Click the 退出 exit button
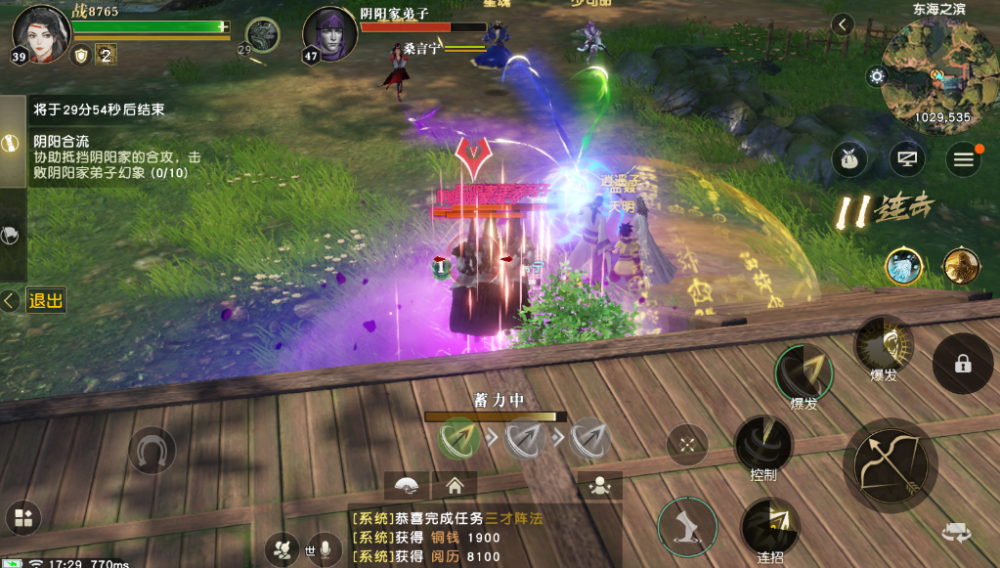 coord(45,300)
